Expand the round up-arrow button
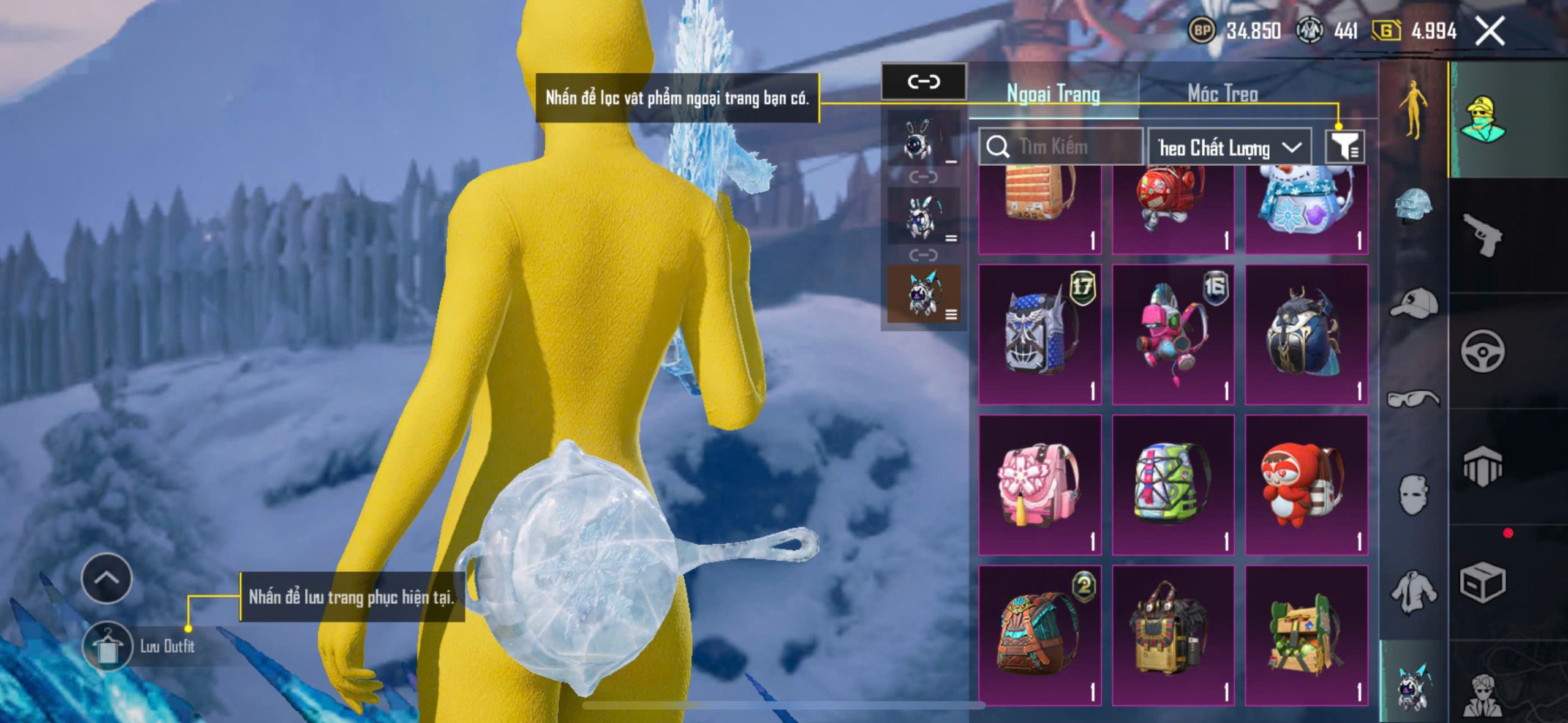Screen dimensions: 1568x723 click(107, 578)
